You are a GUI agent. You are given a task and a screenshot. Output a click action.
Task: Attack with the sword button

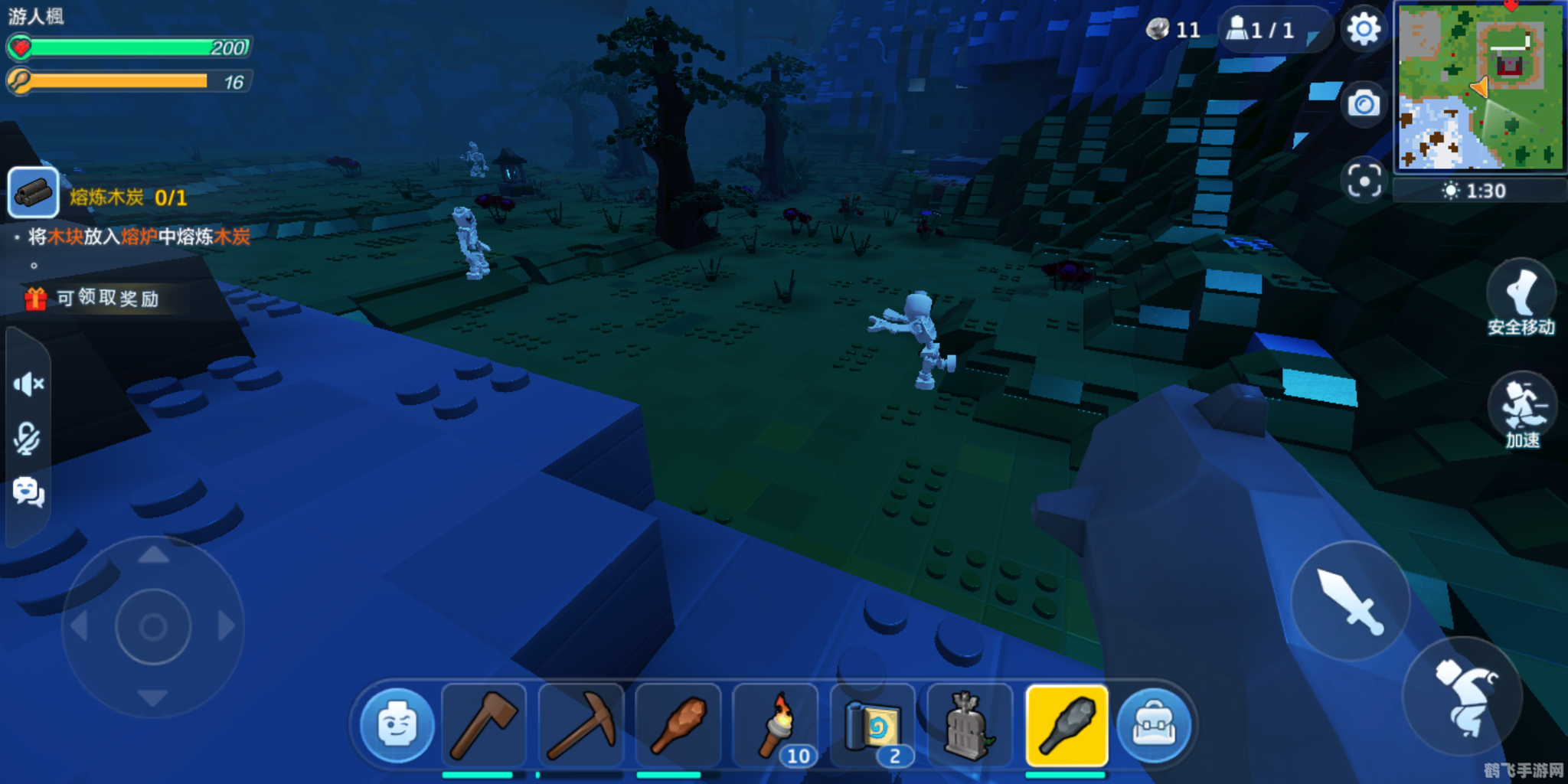point(1351,602)
